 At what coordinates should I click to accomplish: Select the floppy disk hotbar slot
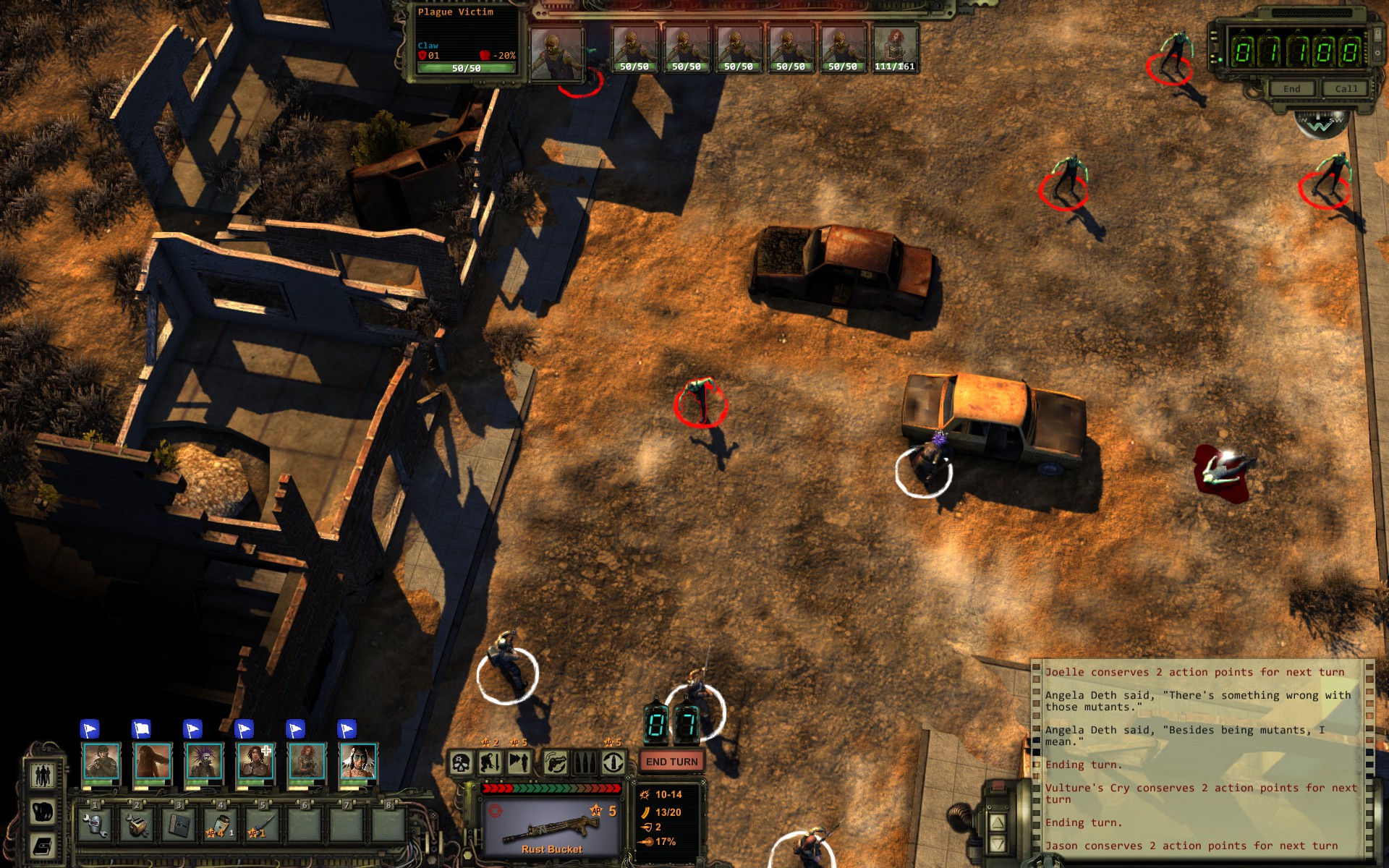pos(179,824)
